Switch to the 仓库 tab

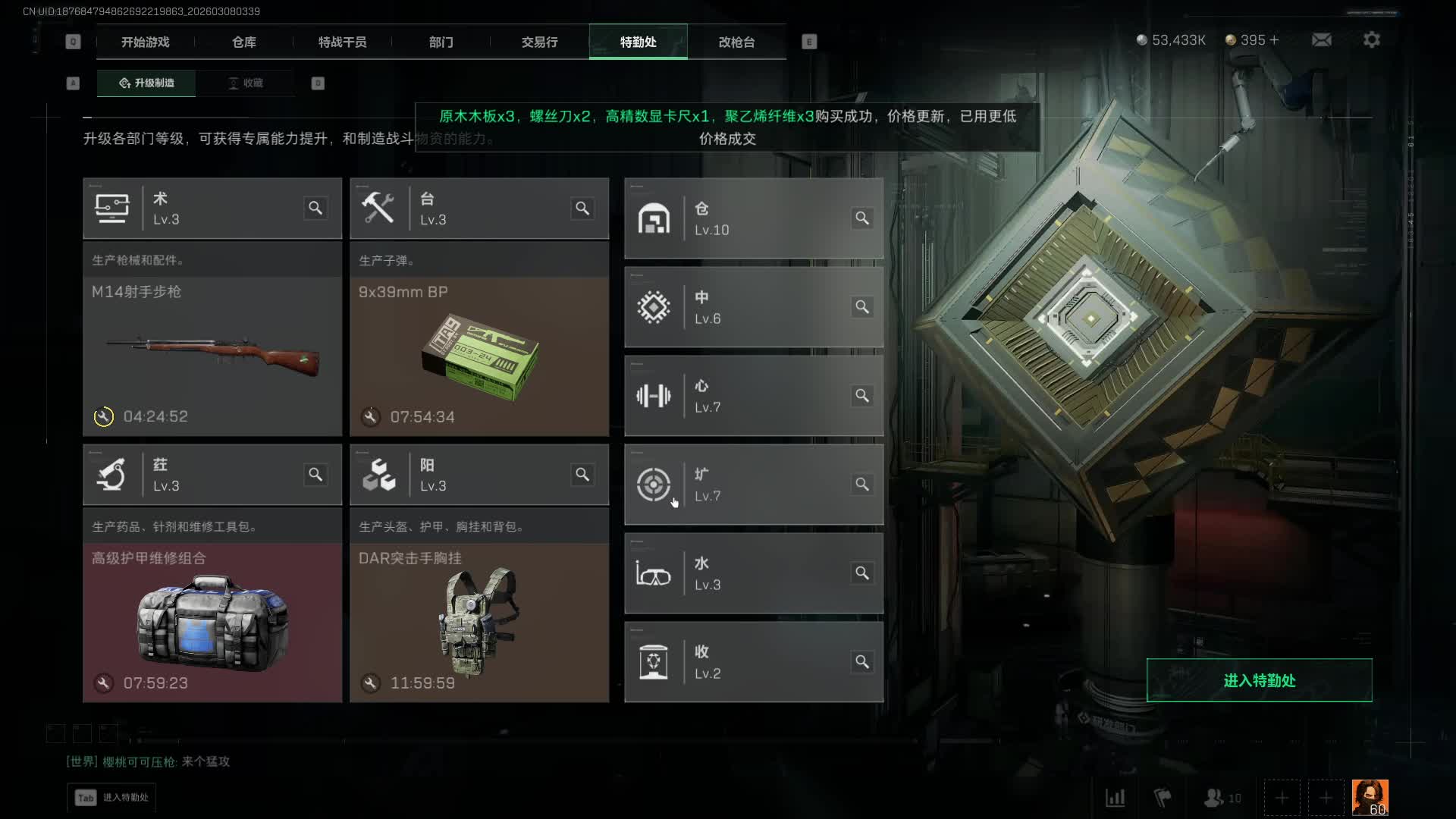[x=243, y=42]
